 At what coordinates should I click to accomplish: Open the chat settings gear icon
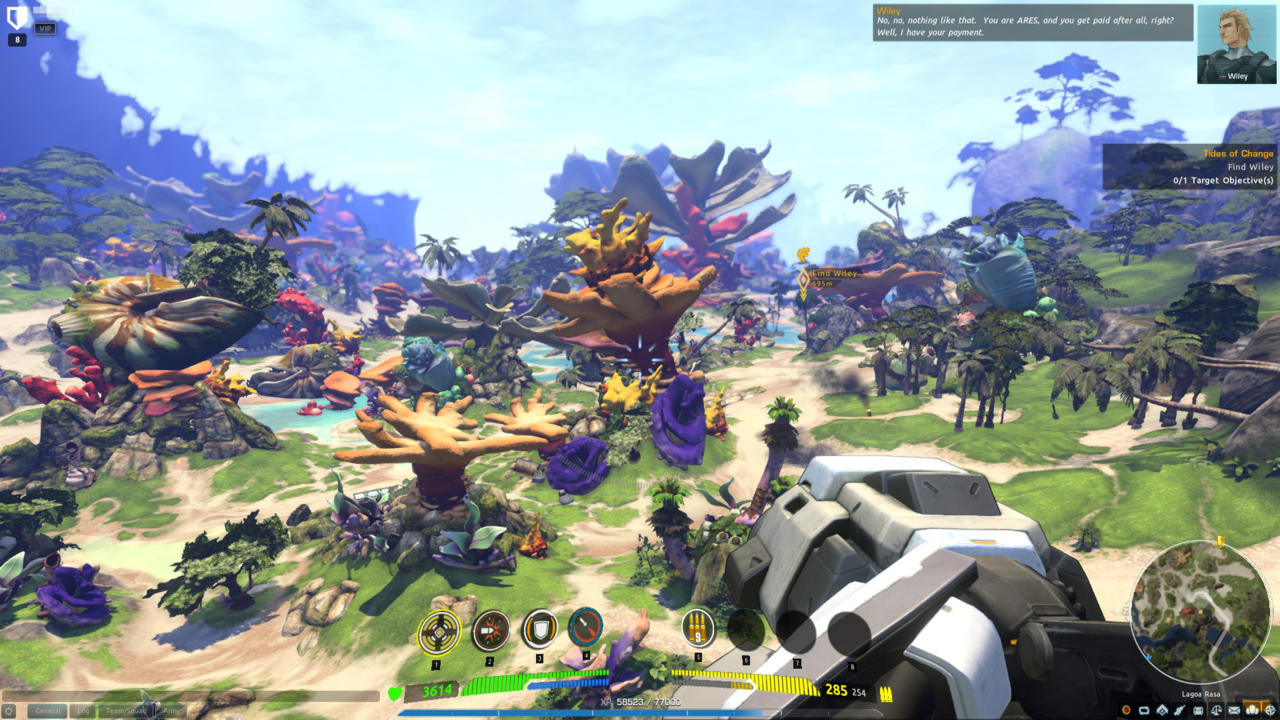pos(9,710)
